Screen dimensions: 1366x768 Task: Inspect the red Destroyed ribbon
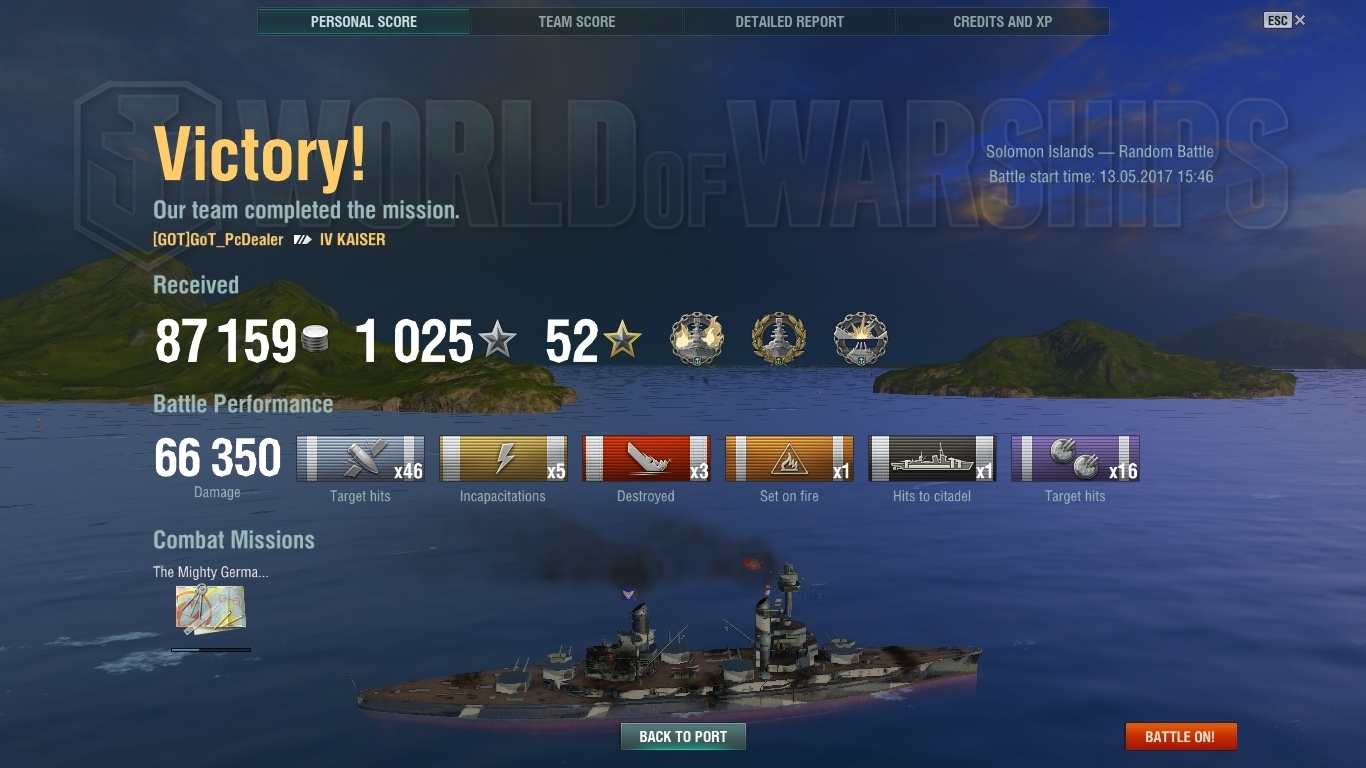pos(646,459)
